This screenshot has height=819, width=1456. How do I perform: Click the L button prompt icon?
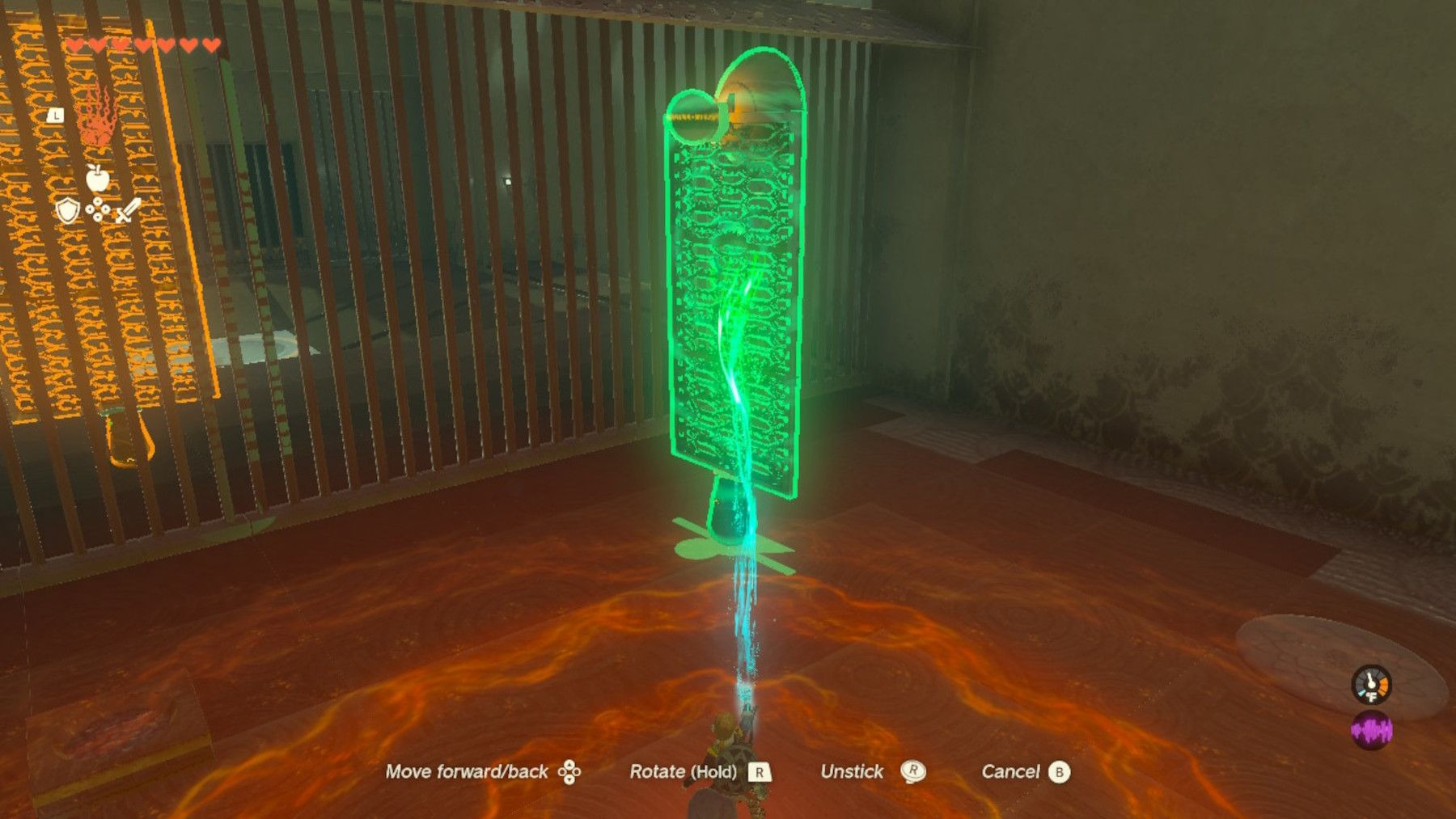tap(57, 114)
